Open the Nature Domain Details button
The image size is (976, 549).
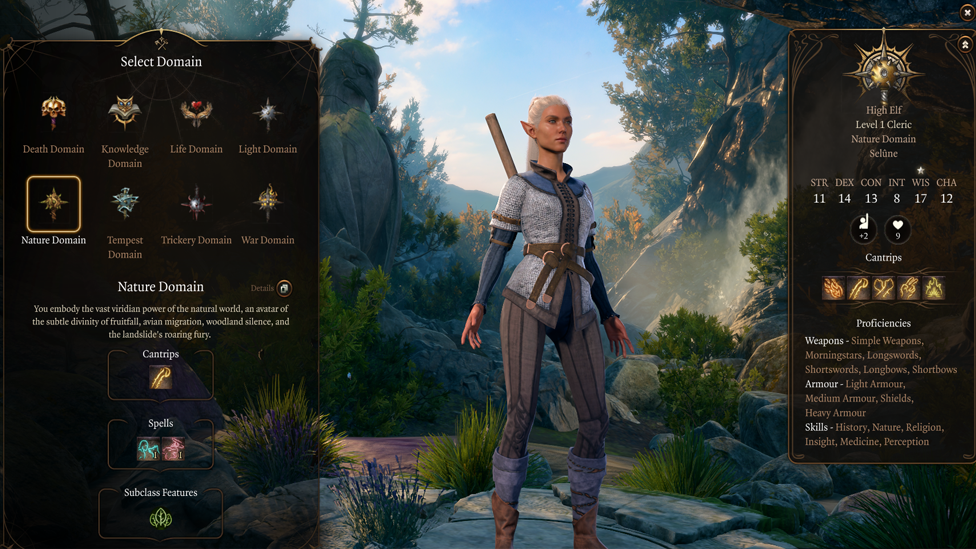[x=284, y=288]
